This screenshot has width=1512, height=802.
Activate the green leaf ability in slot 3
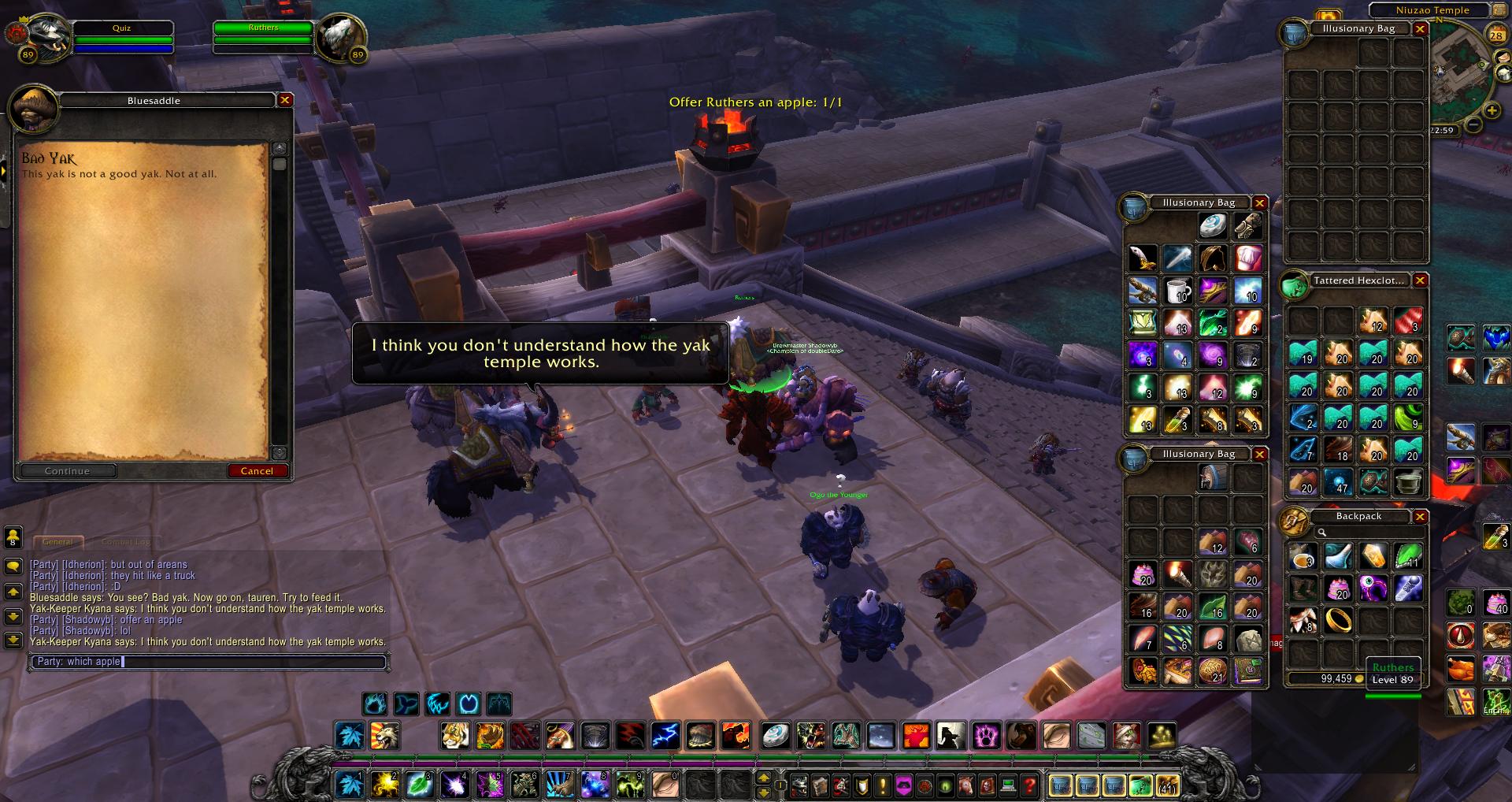point(419,785)
